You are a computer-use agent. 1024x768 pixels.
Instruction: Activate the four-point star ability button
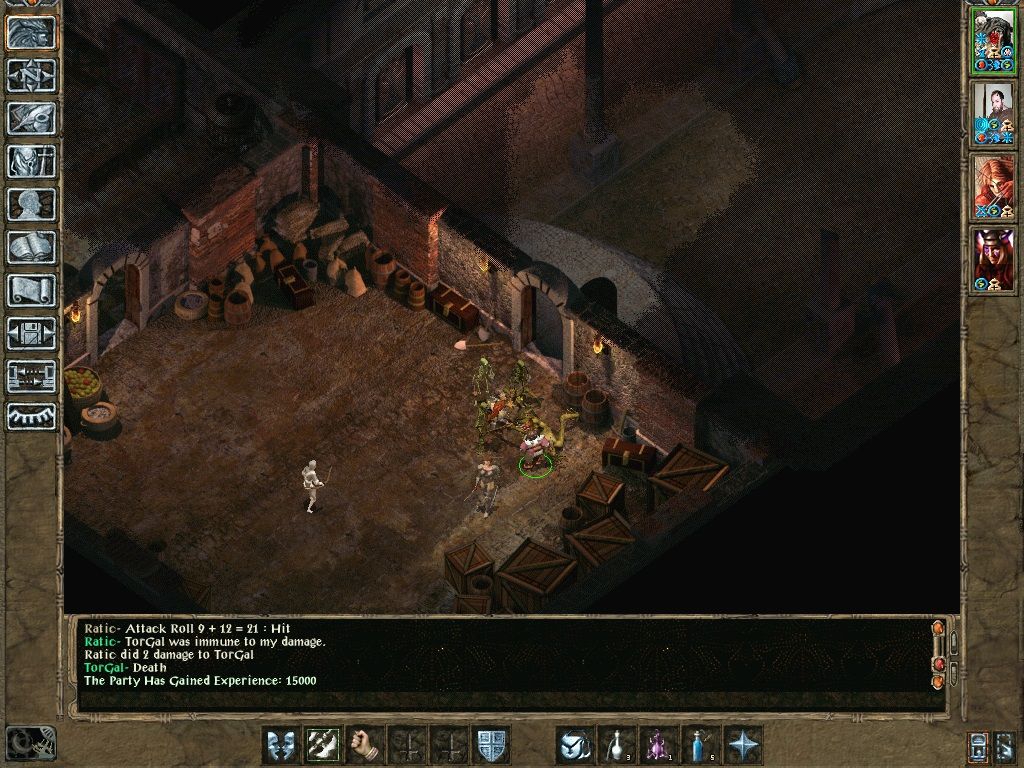[x=744, y=745]
